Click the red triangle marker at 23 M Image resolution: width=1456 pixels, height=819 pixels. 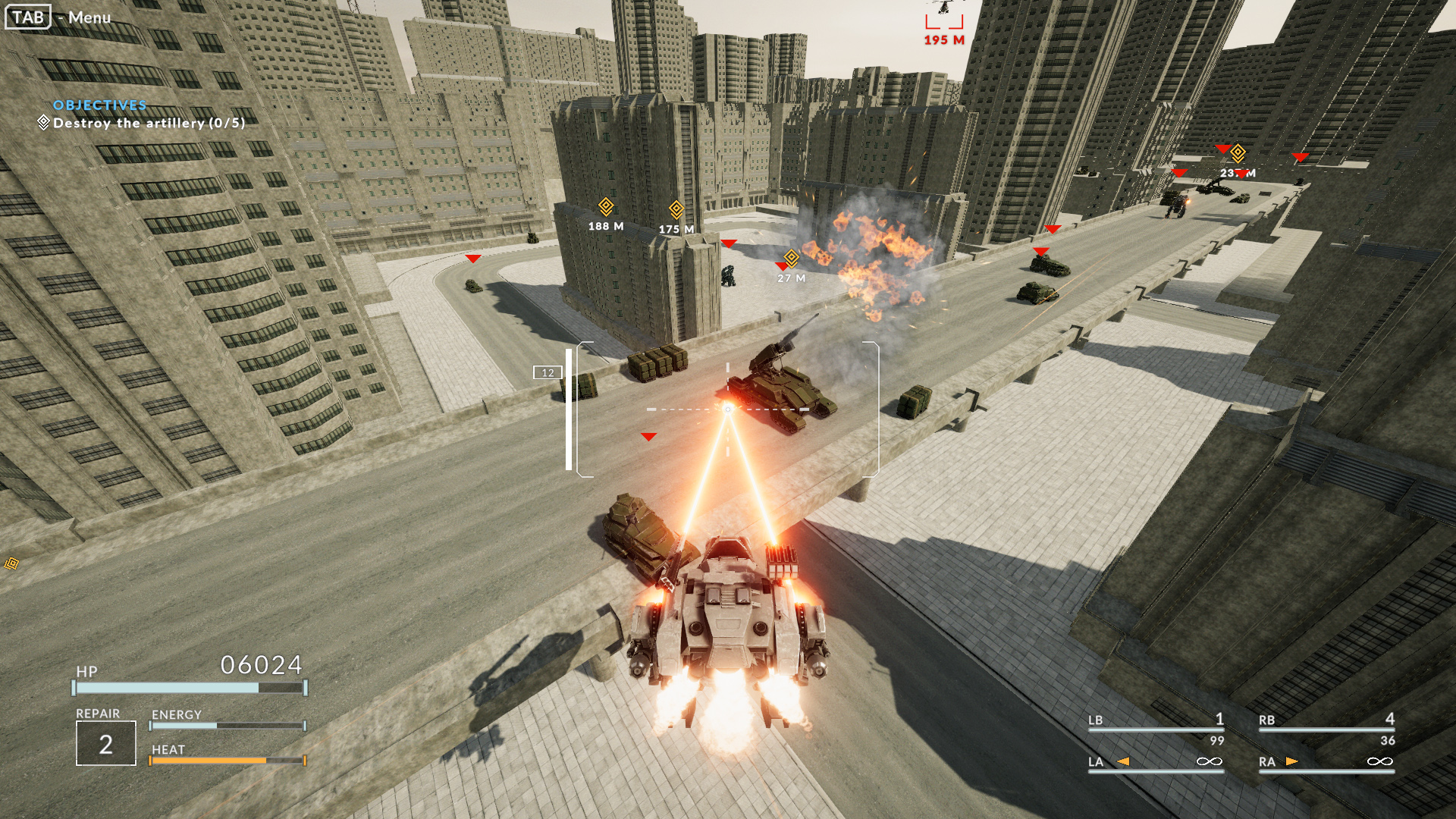click(x=1241, y=174)
